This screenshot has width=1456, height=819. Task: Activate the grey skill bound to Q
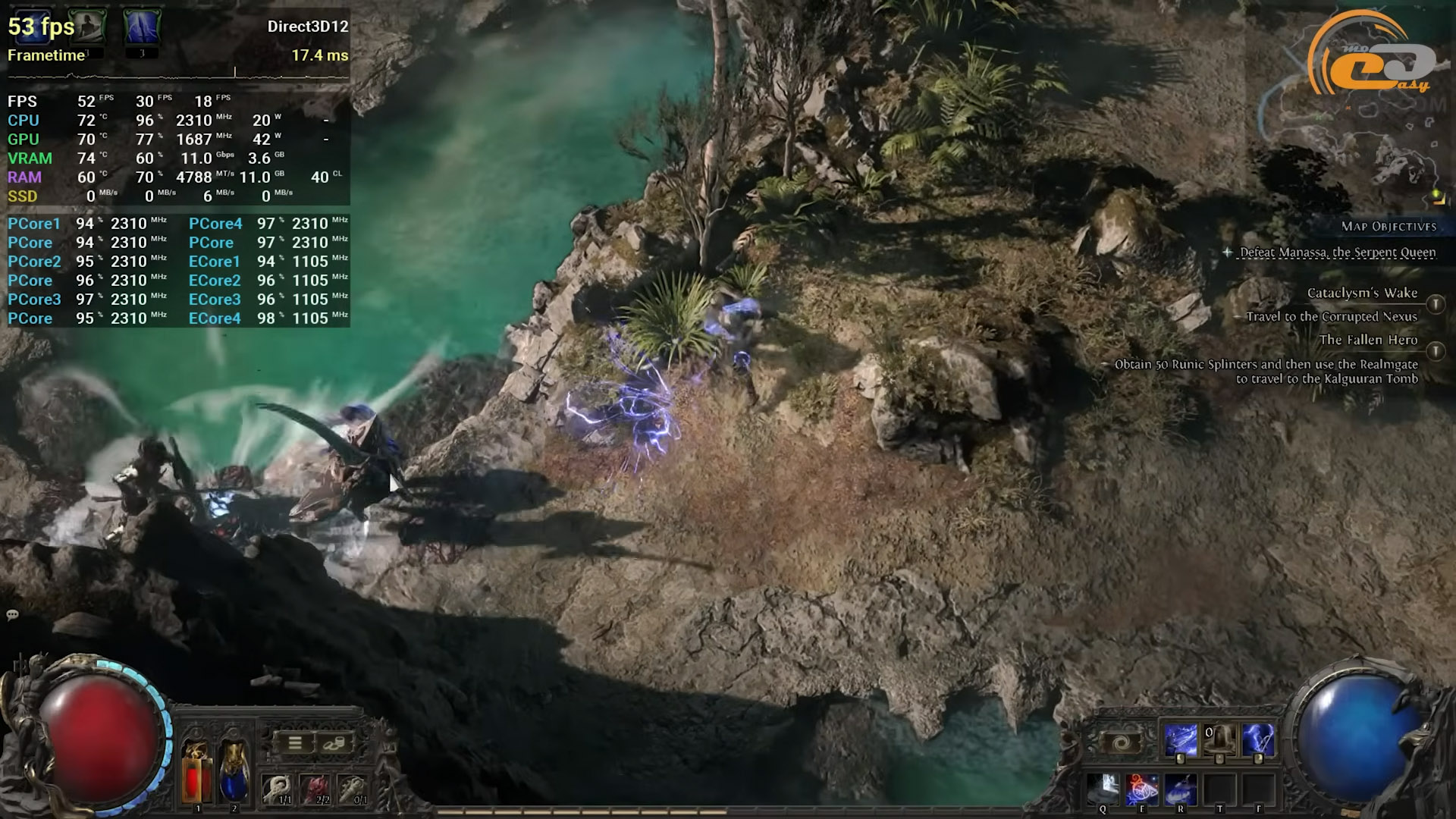point(1103,789)
